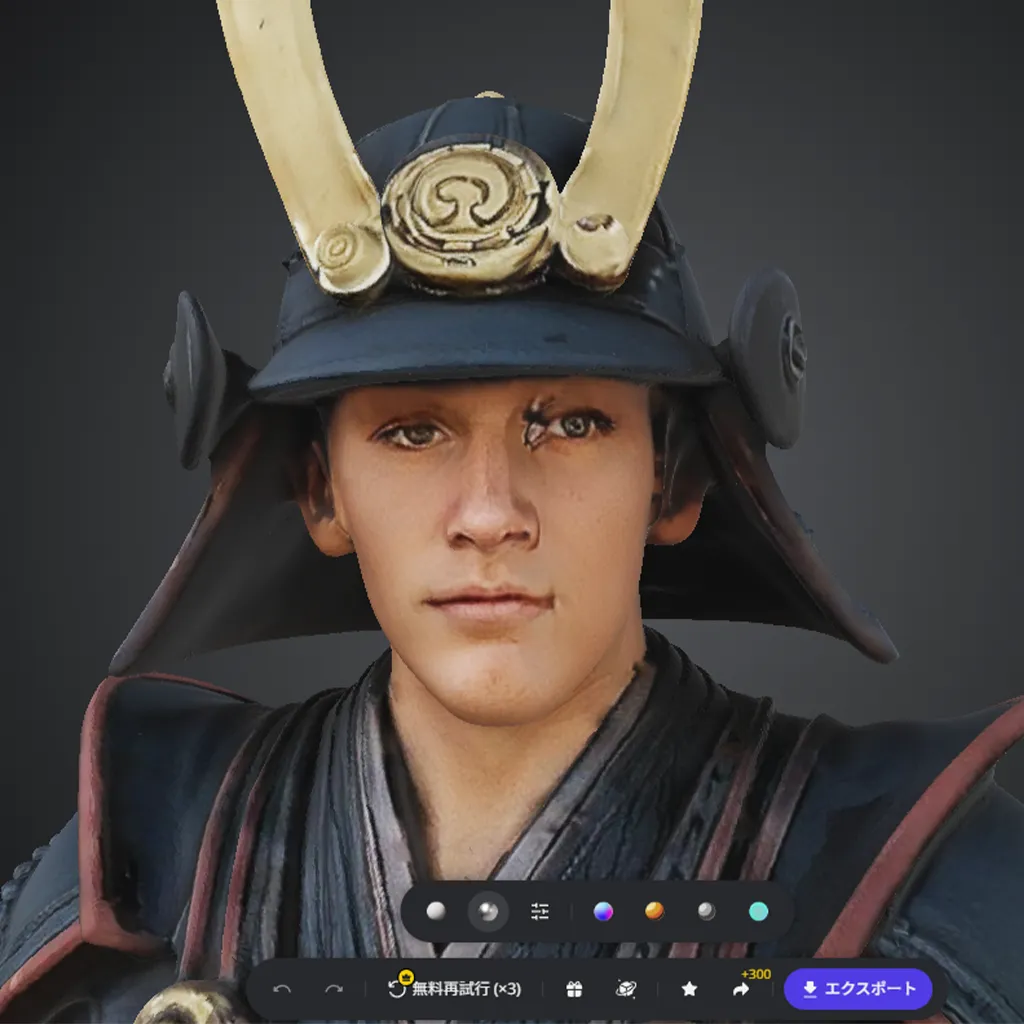
Task: Pick the teal circle swatch
Action: [x=759, y=911]
